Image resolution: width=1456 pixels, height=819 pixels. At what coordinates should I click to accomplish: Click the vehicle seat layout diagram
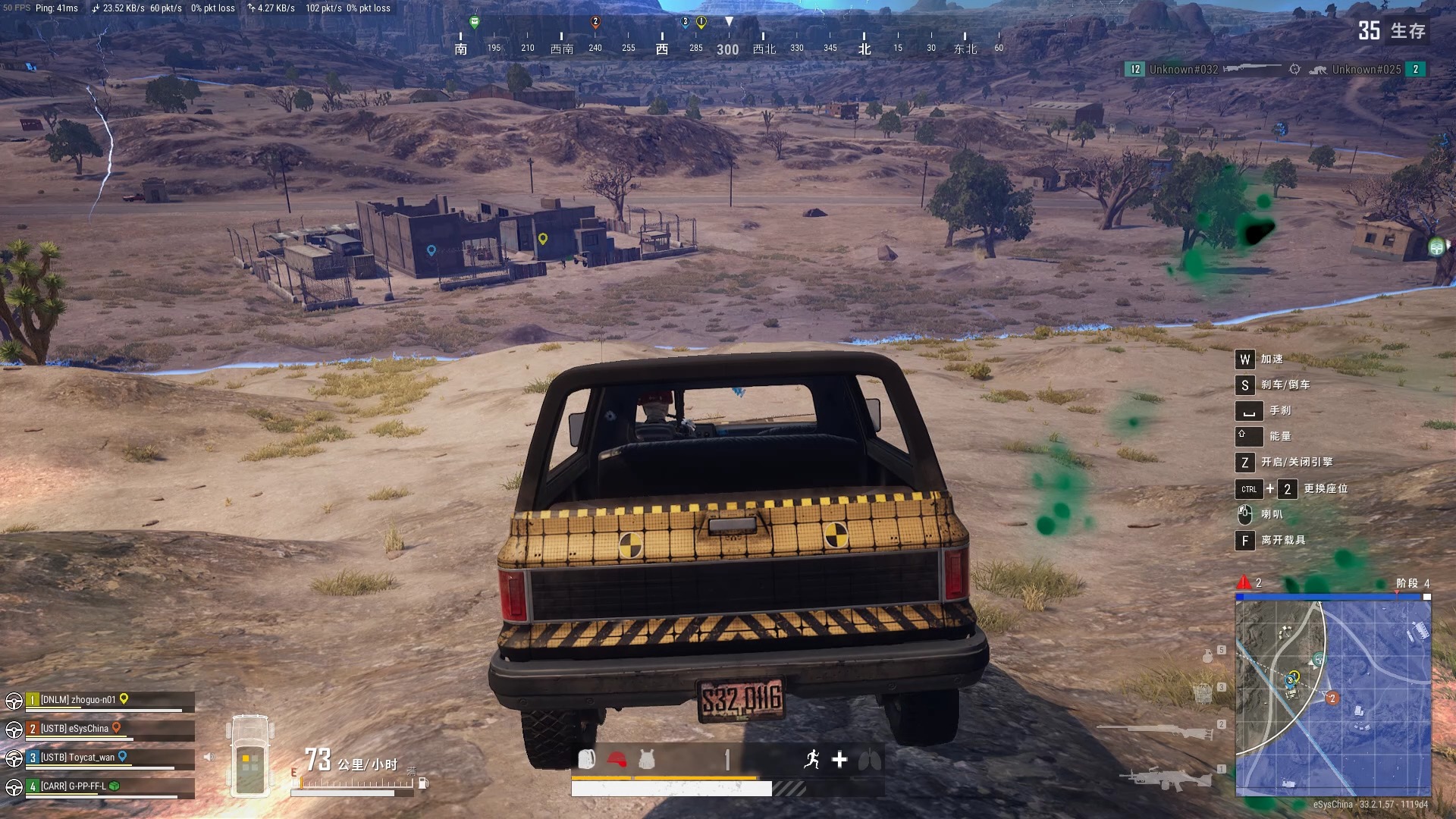[x=250, y=756]
